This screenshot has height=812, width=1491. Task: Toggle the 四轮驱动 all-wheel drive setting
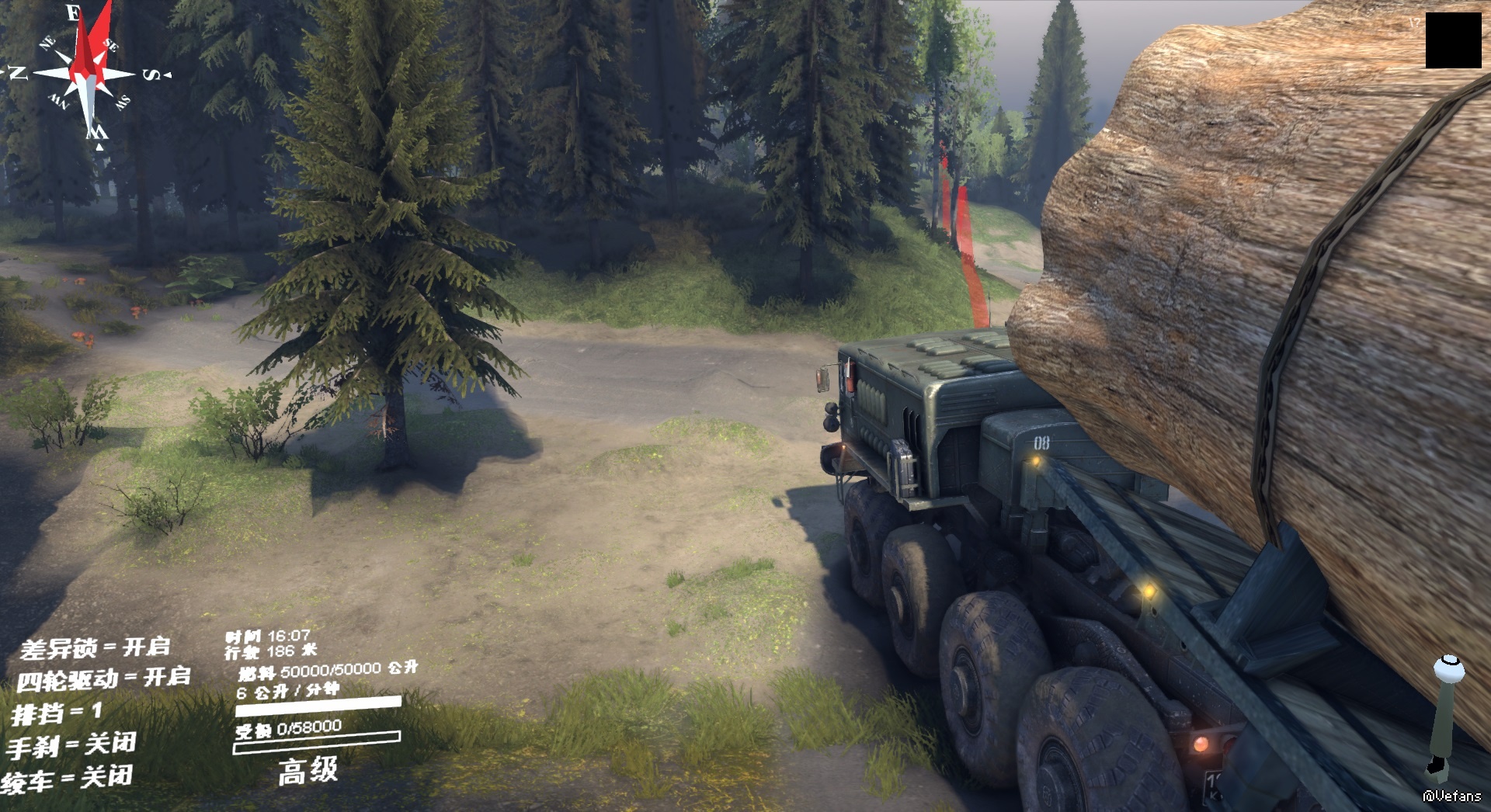point(103,679)
